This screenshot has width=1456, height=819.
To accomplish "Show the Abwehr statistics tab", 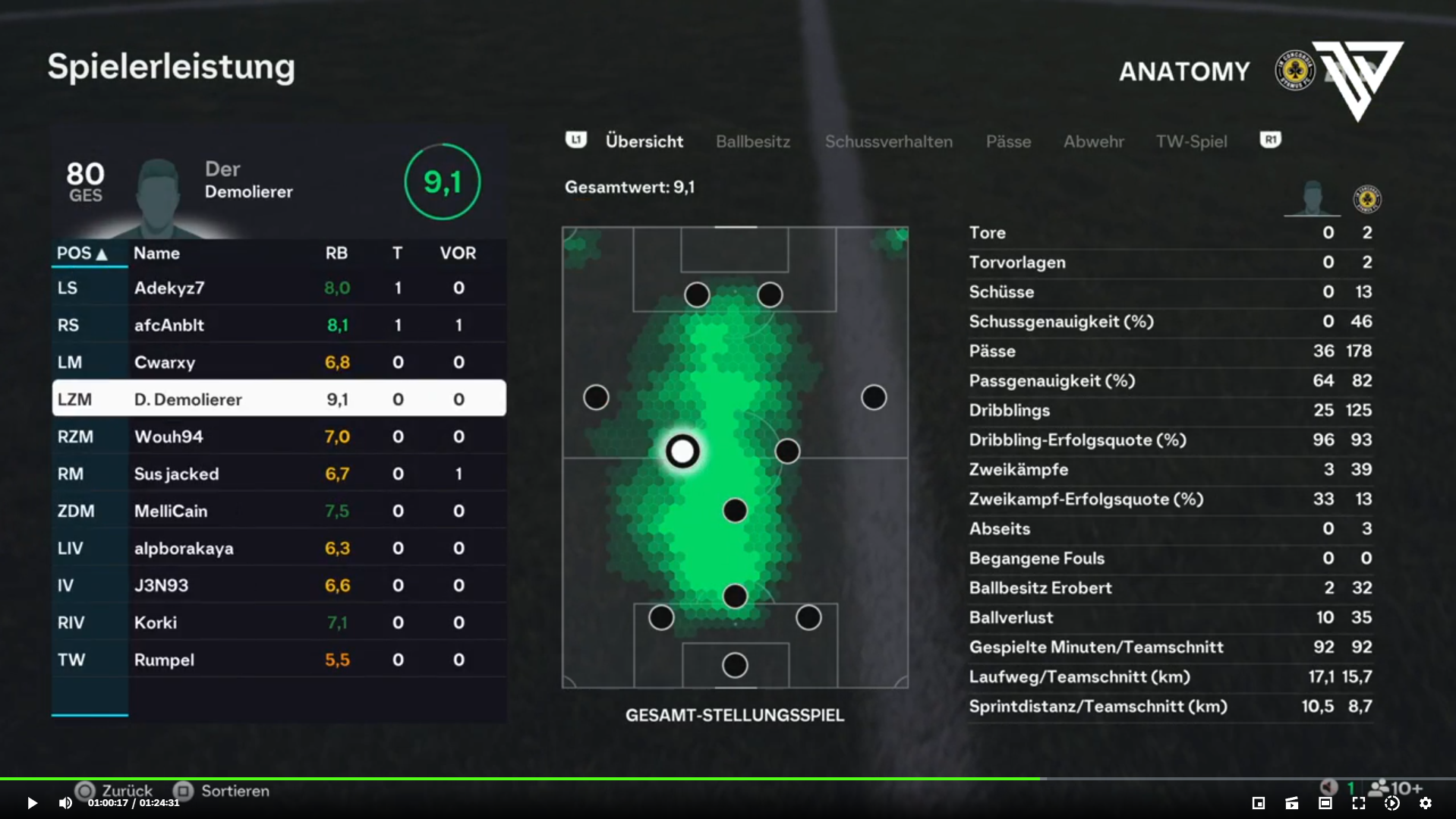I will click(x=1093, y=142).
